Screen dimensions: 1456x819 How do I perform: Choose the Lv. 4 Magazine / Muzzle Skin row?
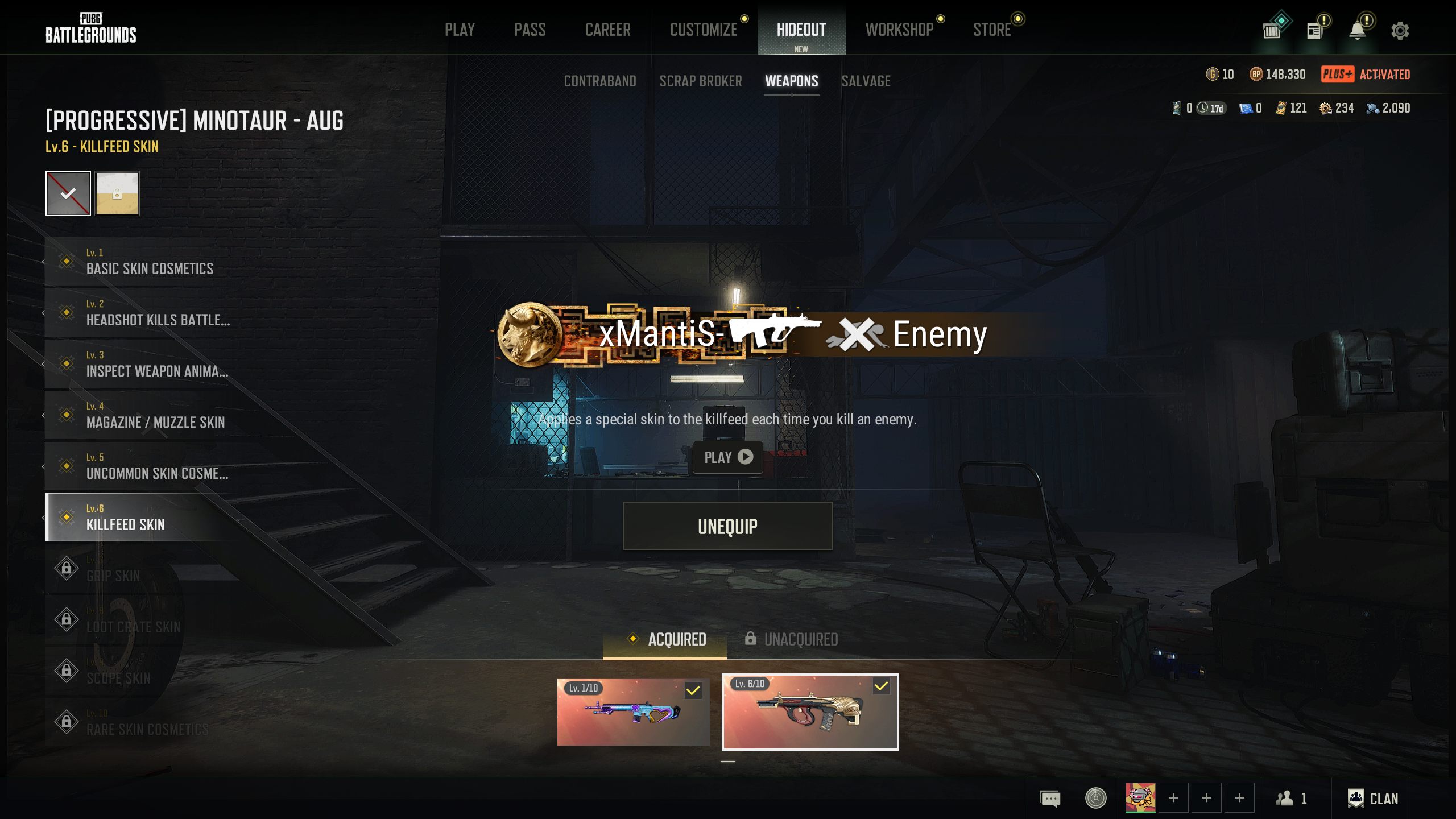click(155, 415)
